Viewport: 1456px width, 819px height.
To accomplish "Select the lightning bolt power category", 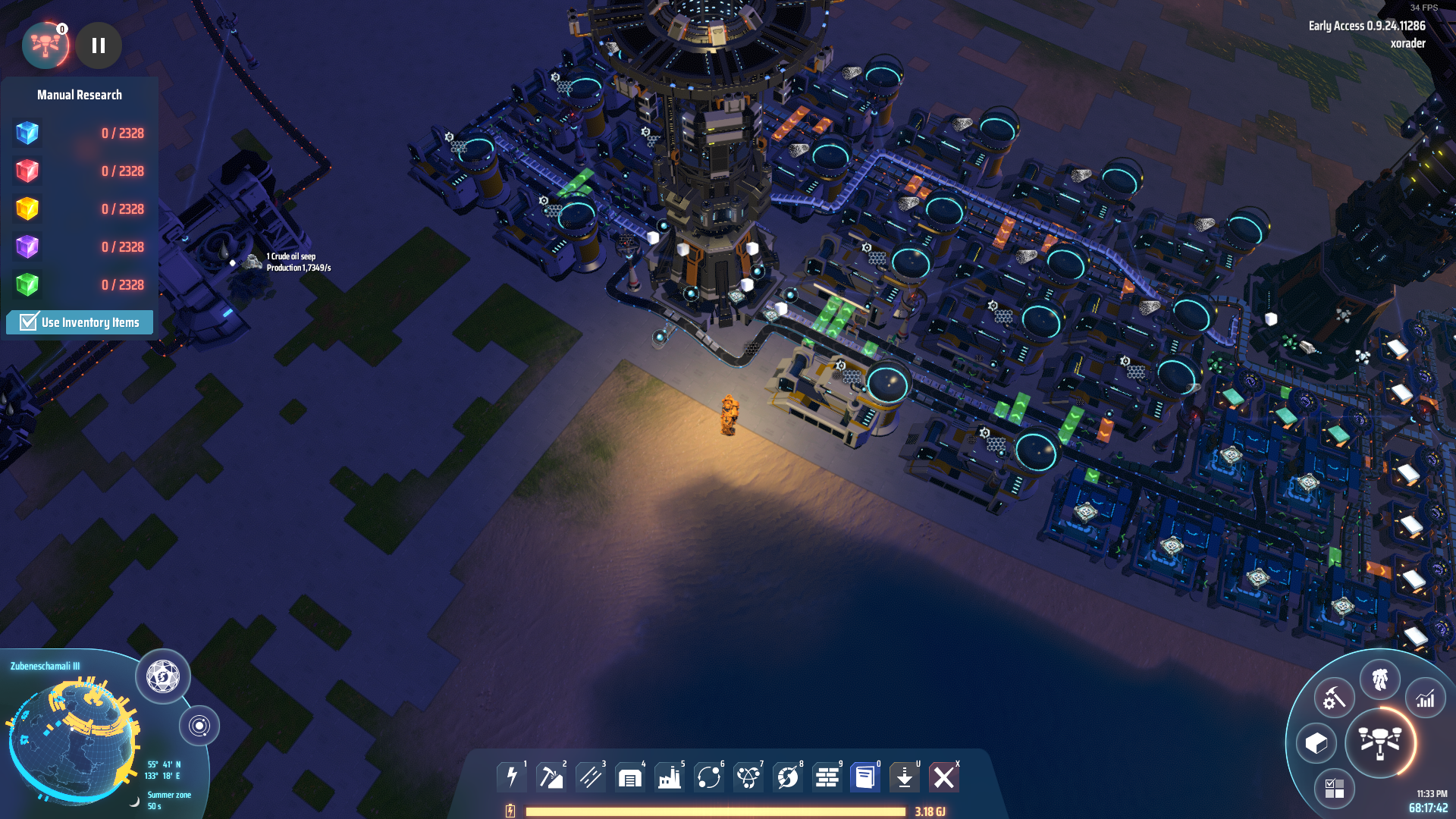I will point(512,777).
